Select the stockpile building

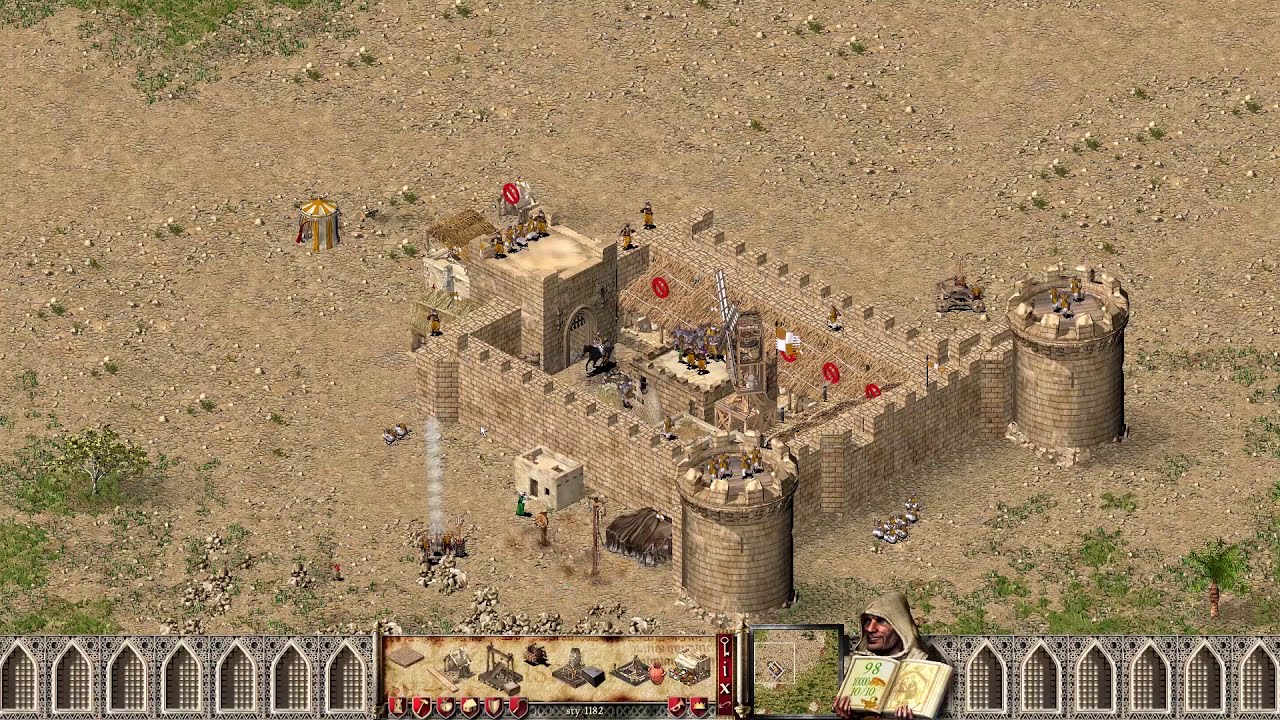click(406, 658)
